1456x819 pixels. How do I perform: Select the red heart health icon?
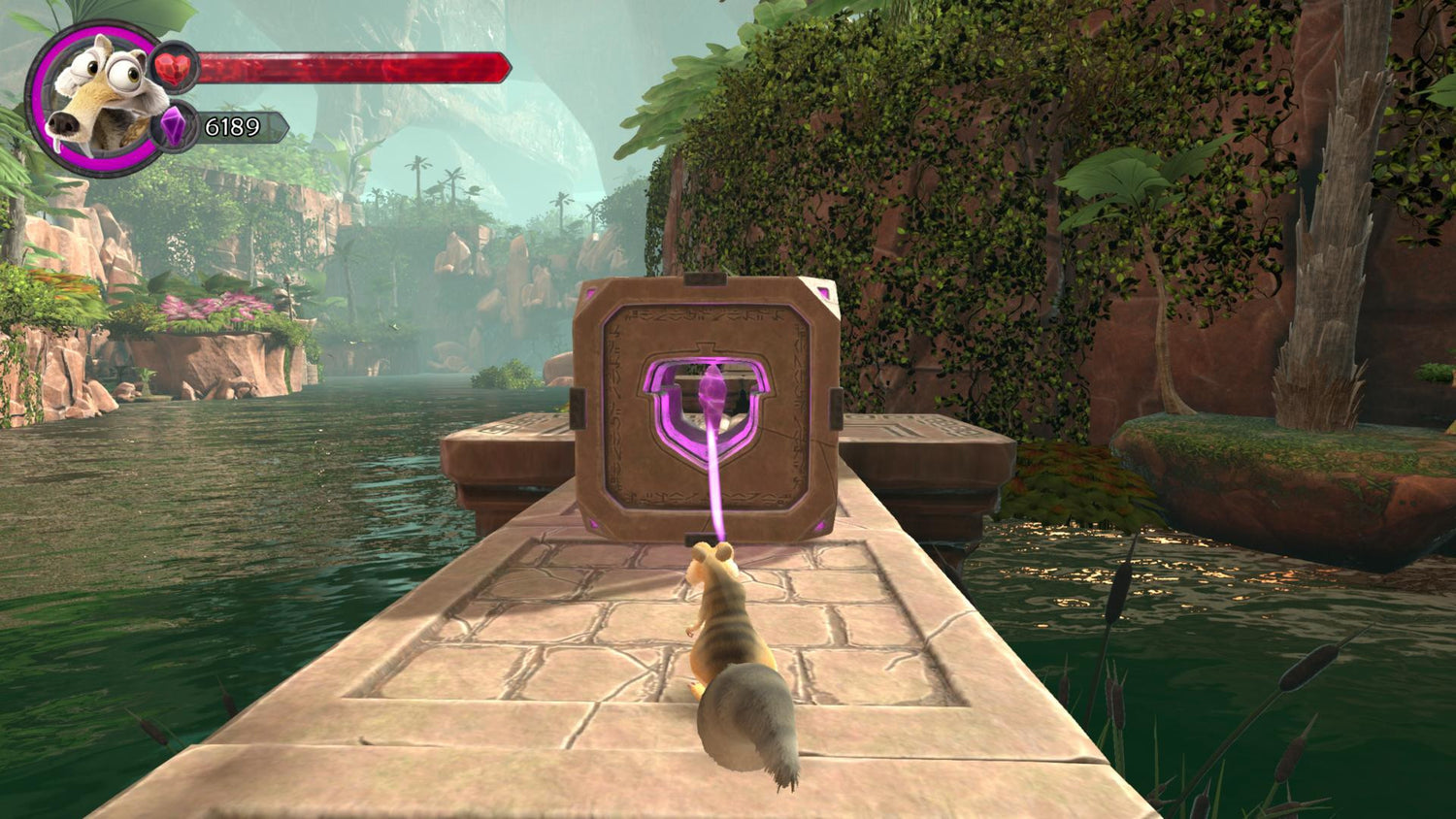pos(176,67)
